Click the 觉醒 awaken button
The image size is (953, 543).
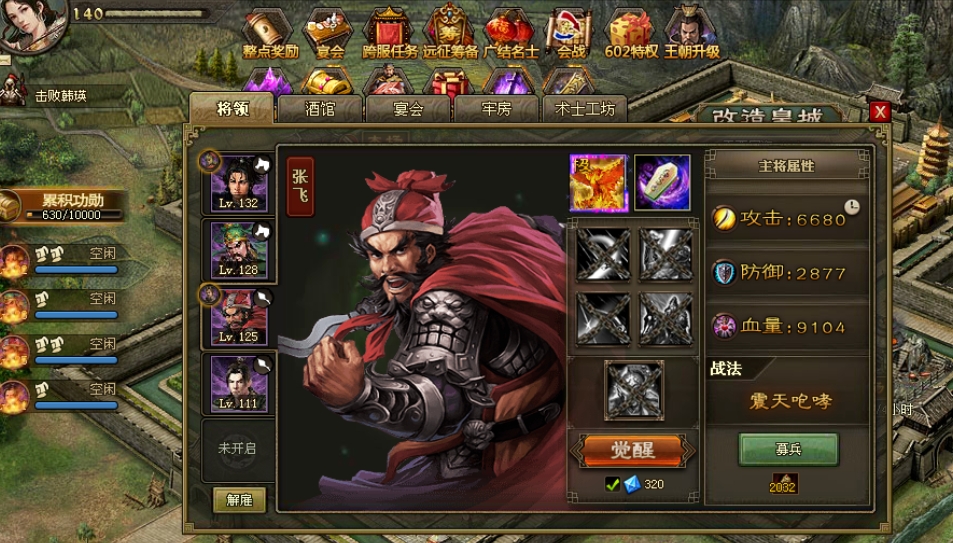[632, 450]
